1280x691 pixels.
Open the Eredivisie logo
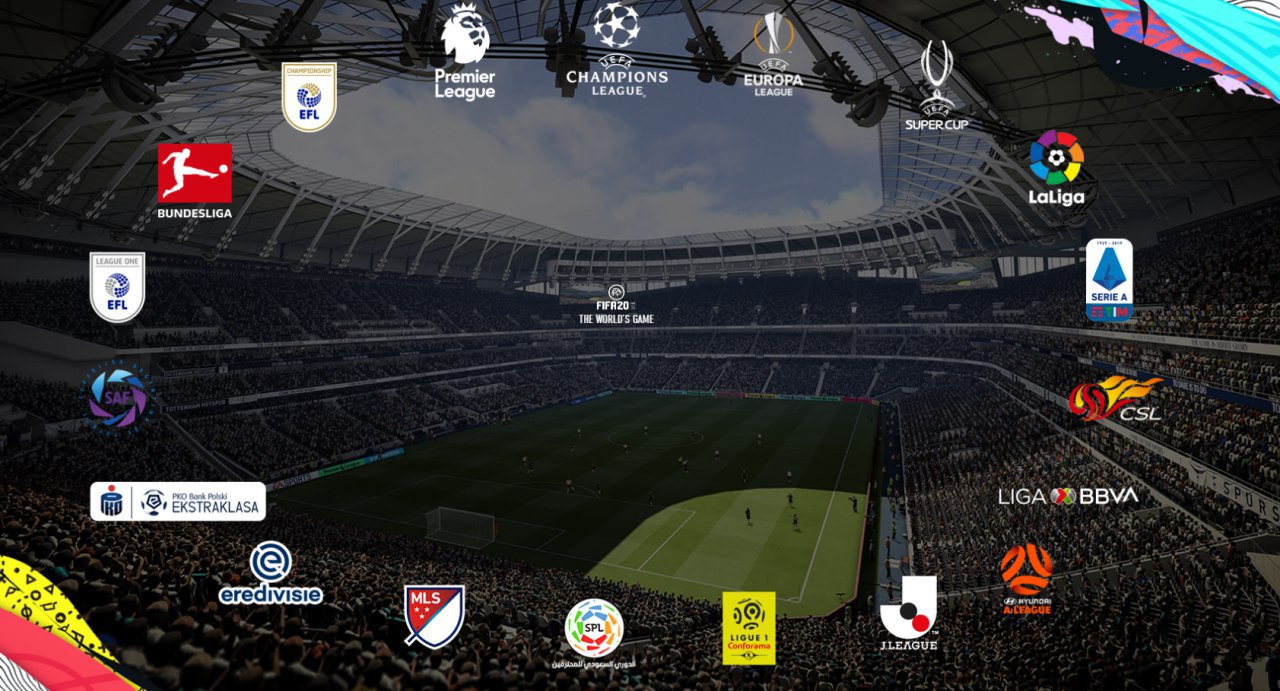pyautogui.click(x=270, y=573)
